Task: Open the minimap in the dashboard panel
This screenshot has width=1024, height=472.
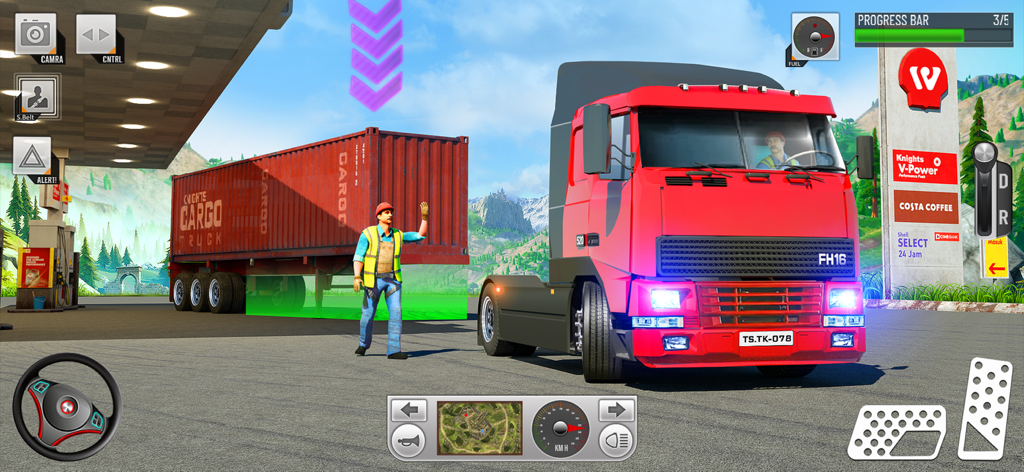Action: 479,427
